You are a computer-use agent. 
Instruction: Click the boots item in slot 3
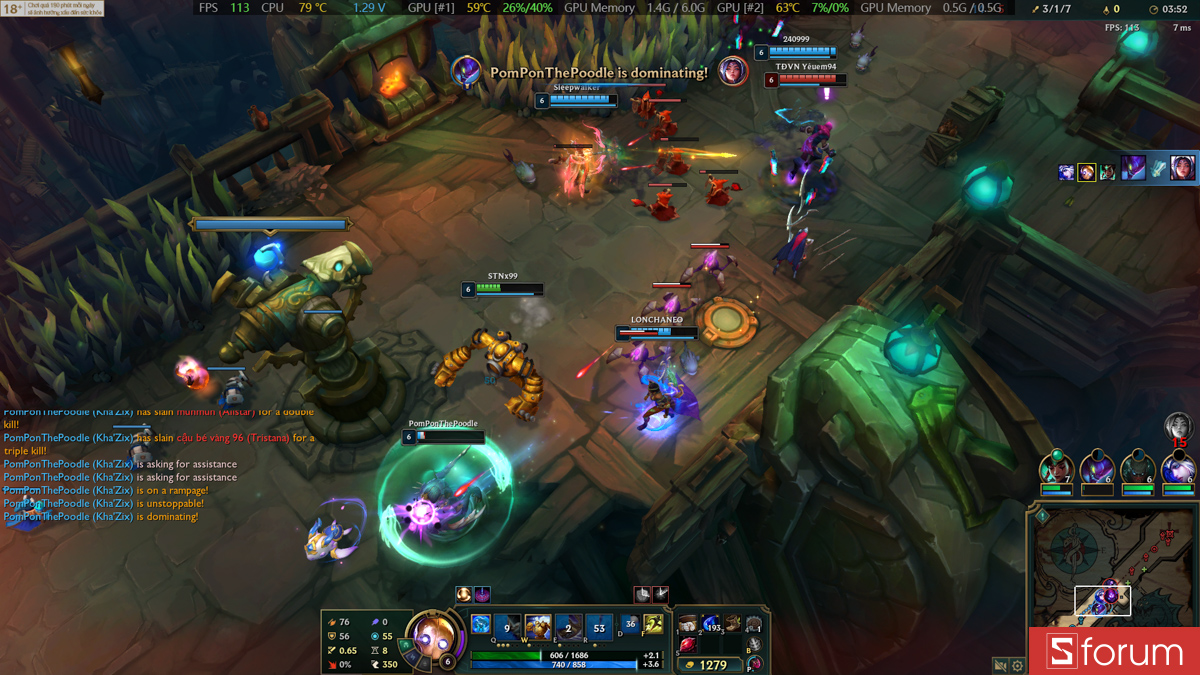coord(733,624)
